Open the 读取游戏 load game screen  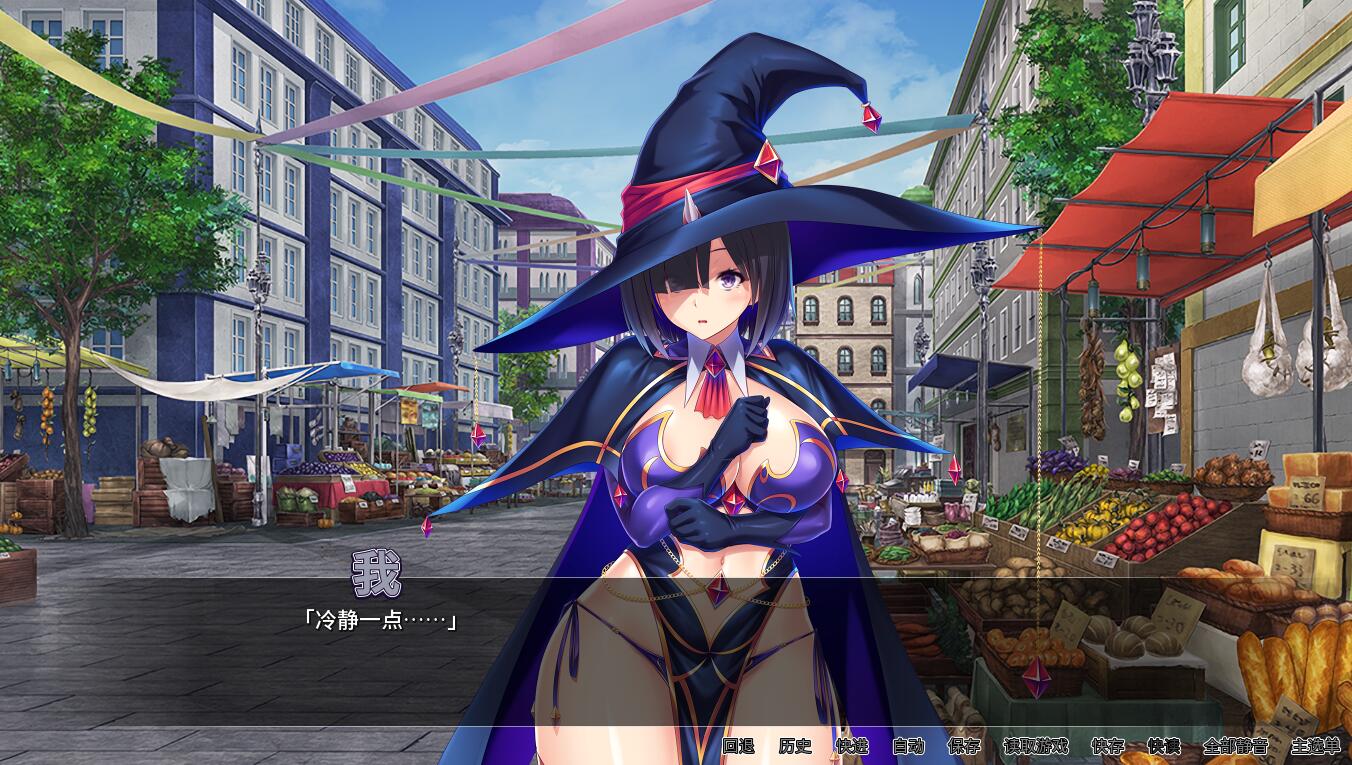(x=1035, y=747)
